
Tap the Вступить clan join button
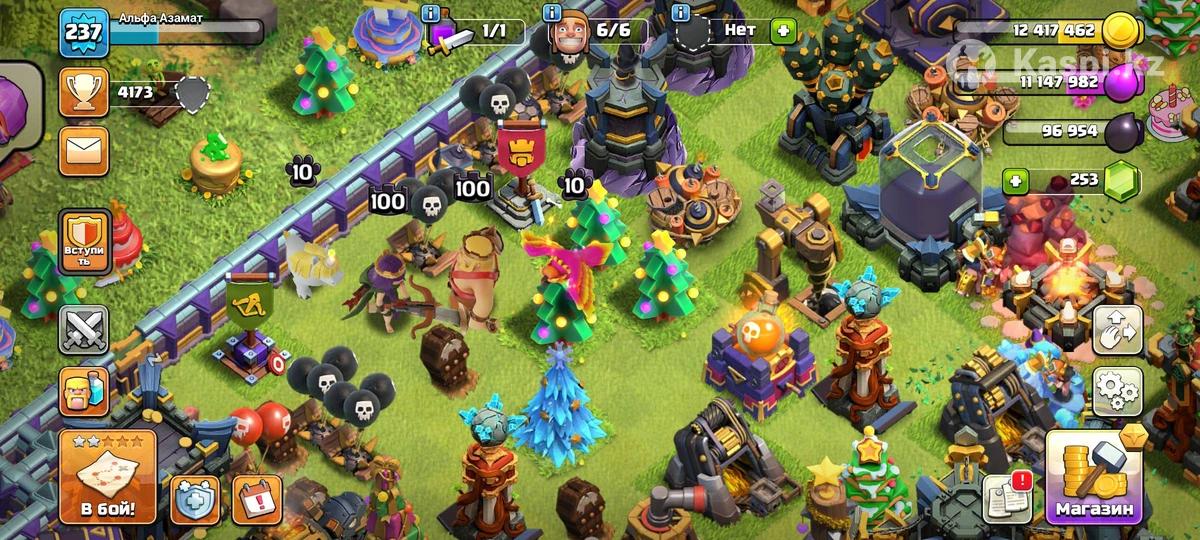coord(84,242)
